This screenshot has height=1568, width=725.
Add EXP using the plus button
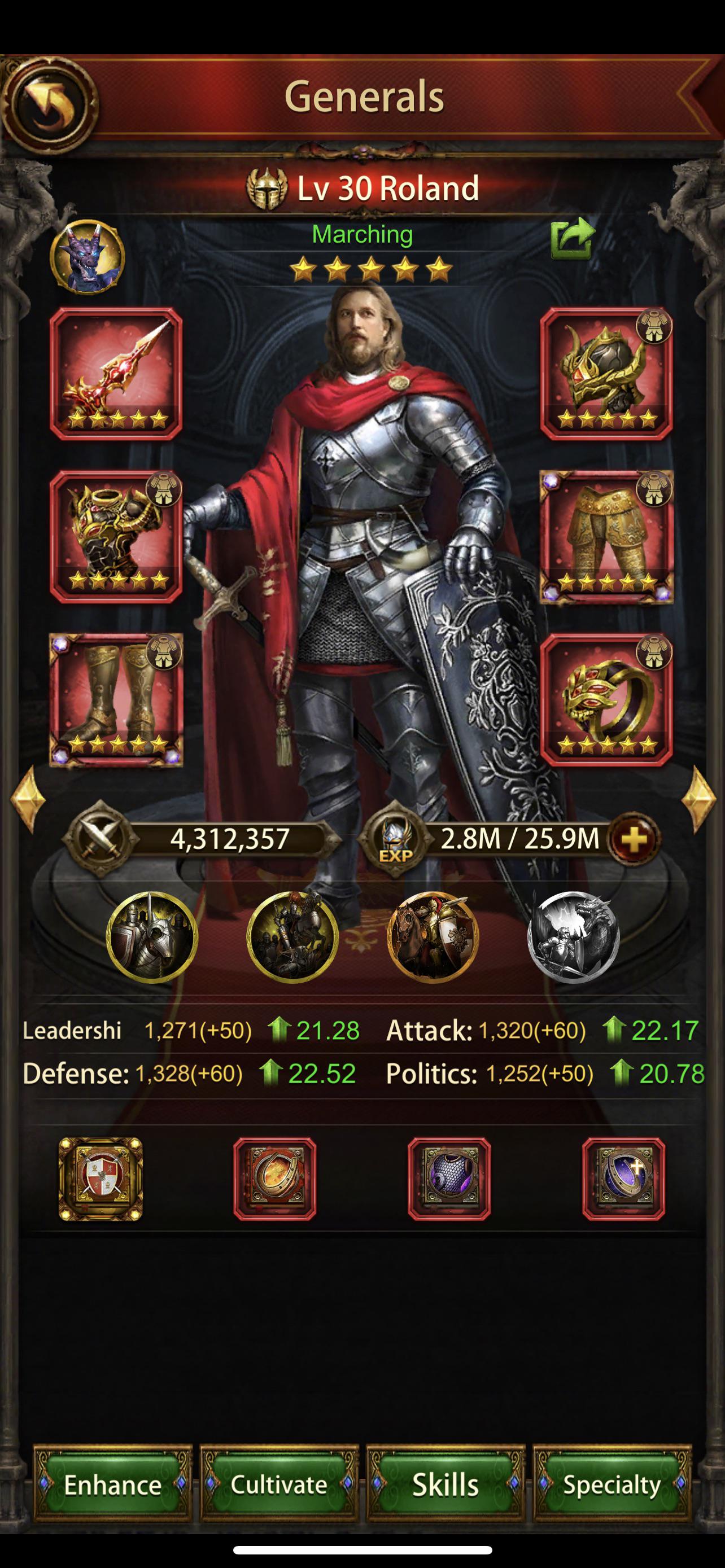coord(630,839)
